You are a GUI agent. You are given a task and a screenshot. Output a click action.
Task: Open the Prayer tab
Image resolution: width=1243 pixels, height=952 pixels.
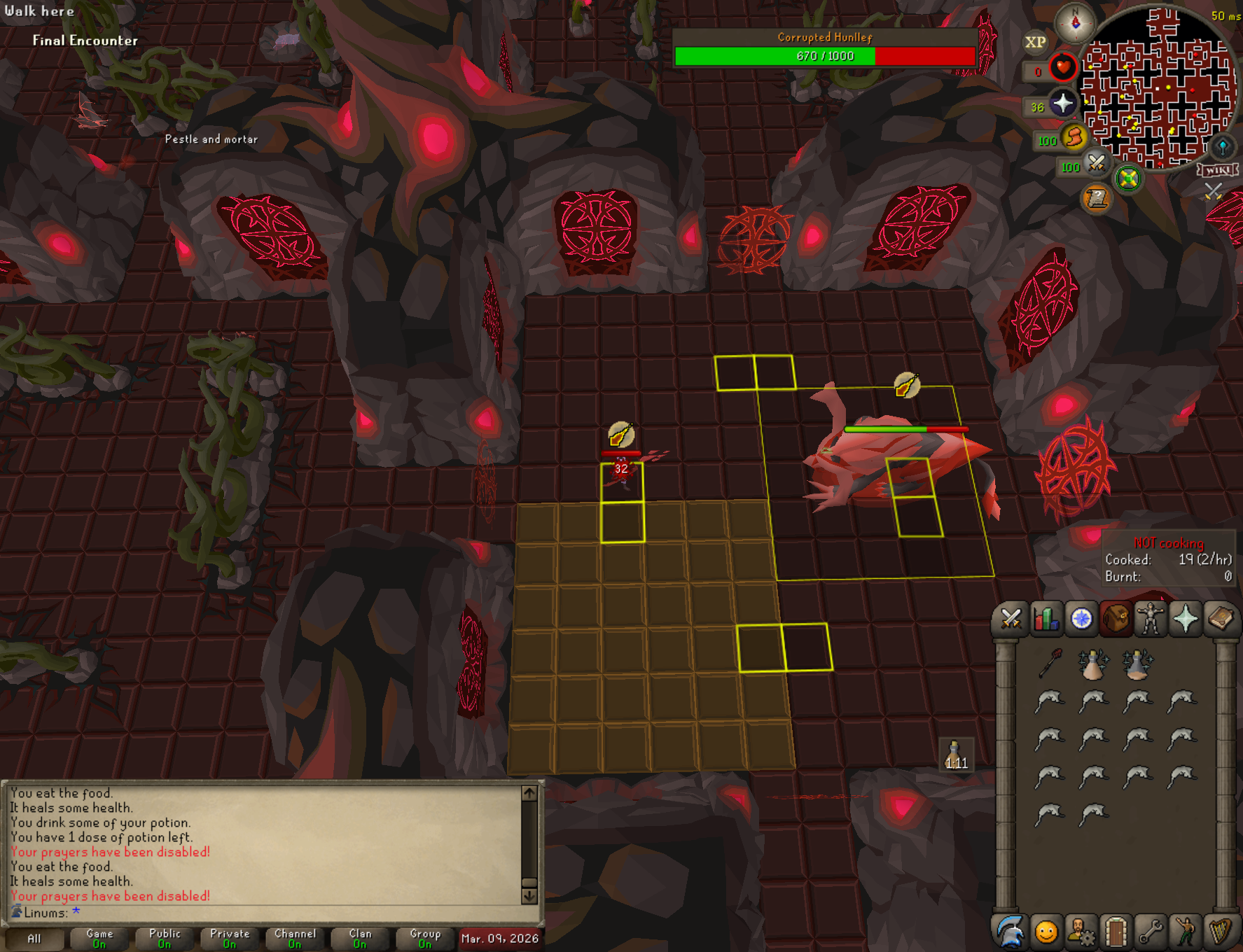click(1185, 619)
